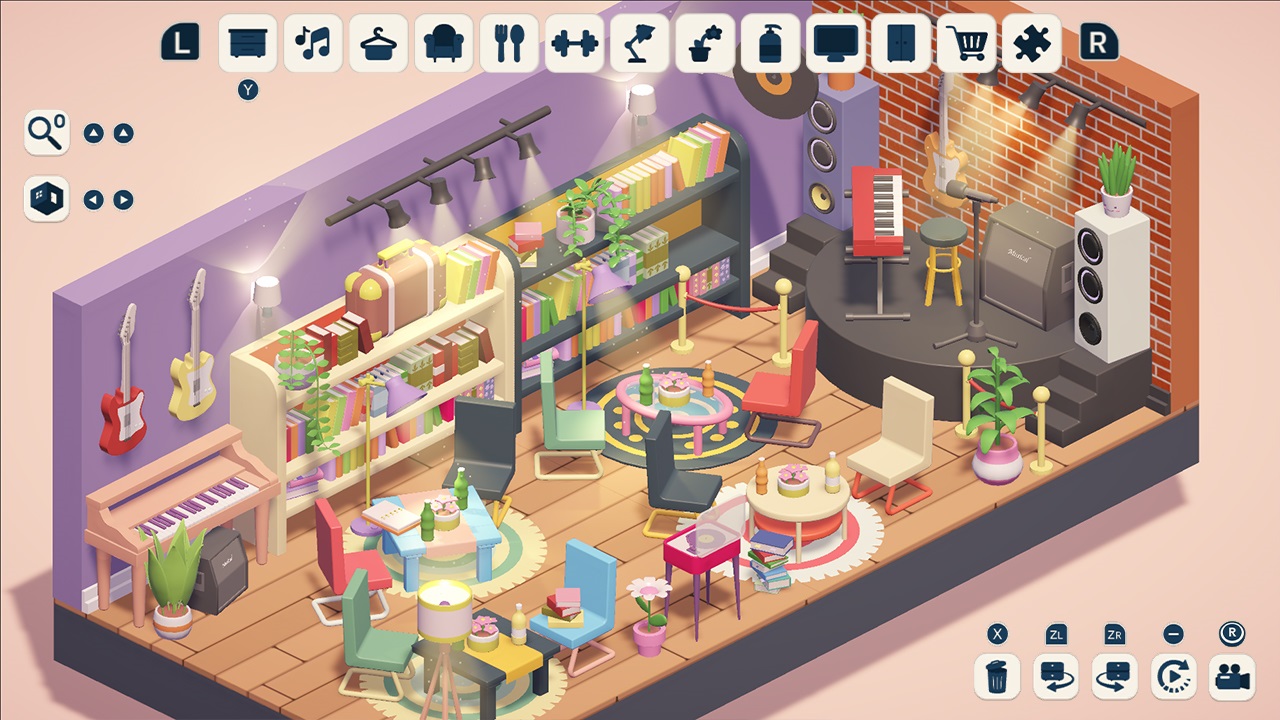Select the cutlery kitchen category
Screen dimensions: 1280x720
(509, 42)
